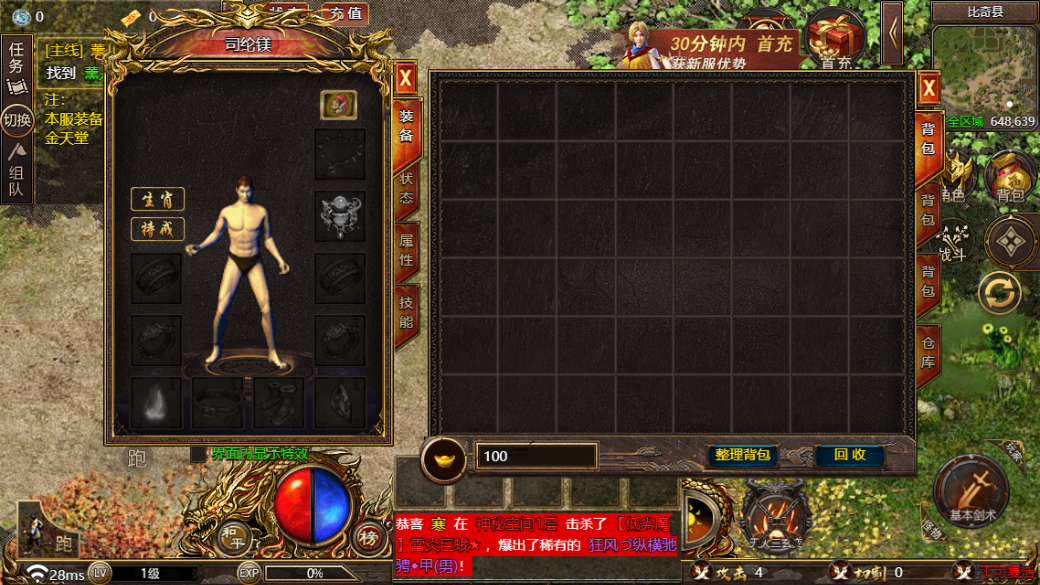Close the backpack inventory panel

click(929, 89)
